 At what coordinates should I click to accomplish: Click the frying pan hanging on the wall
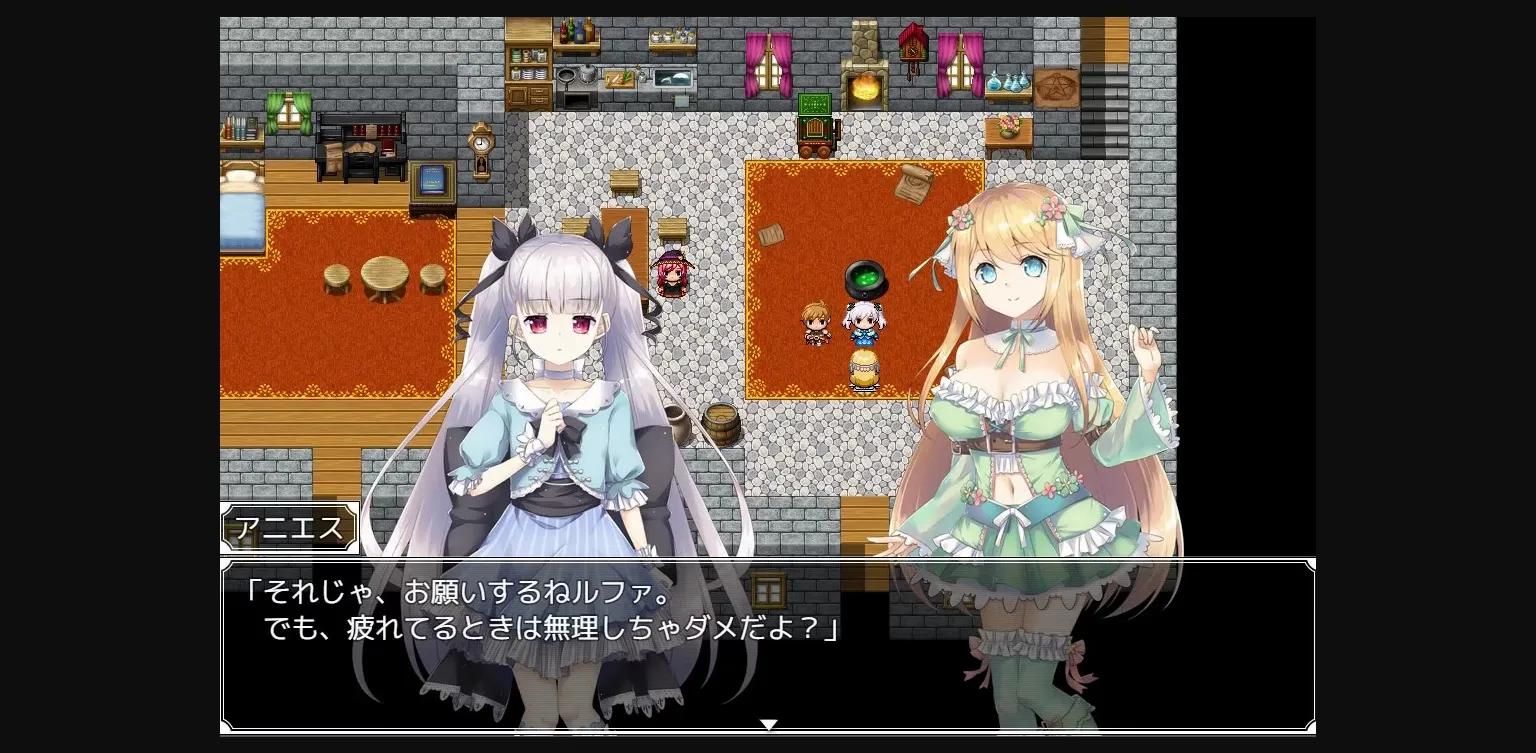566,76
